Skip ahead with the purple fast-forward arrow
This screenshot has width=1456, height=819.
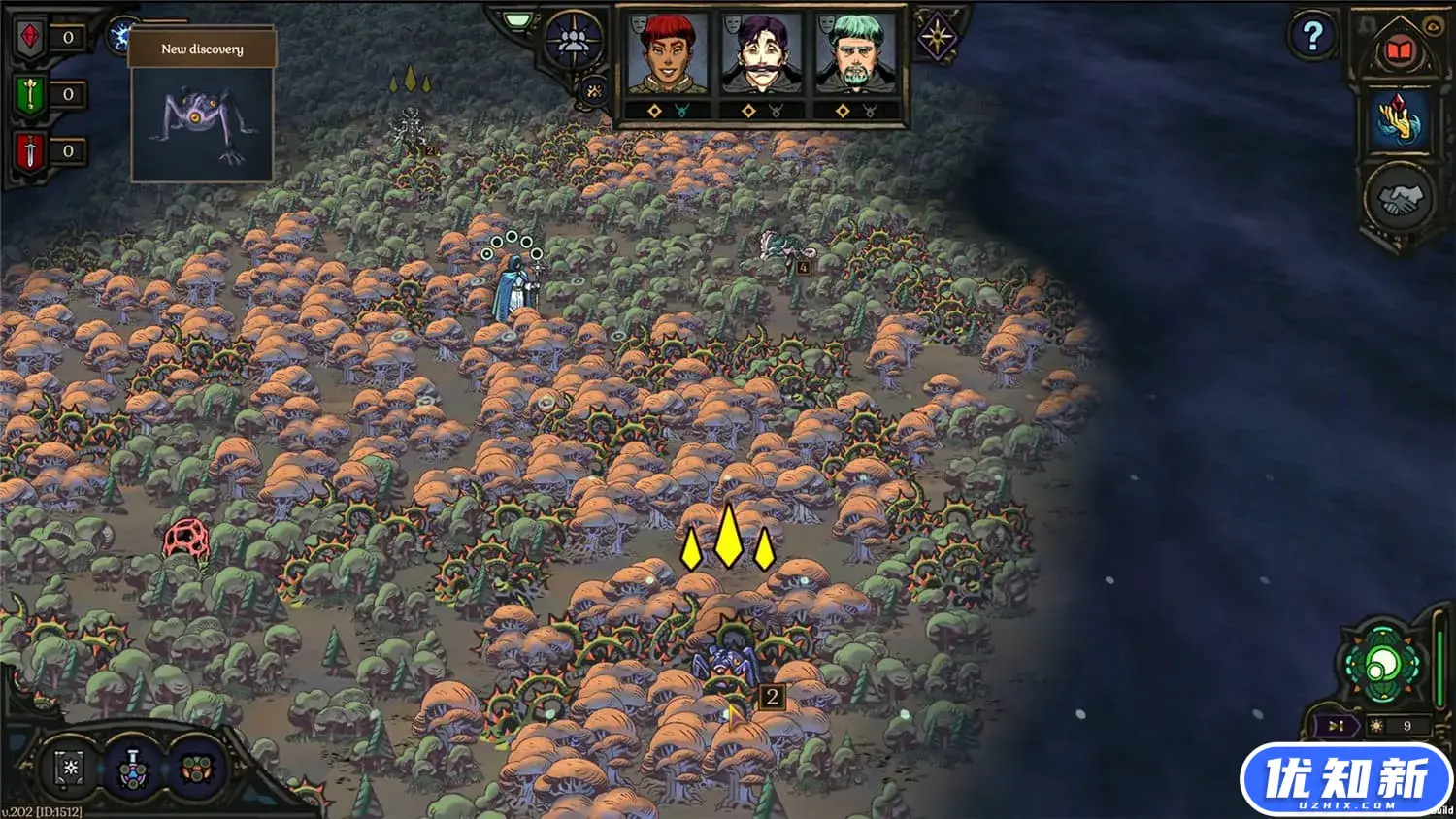pos(1337,726)
